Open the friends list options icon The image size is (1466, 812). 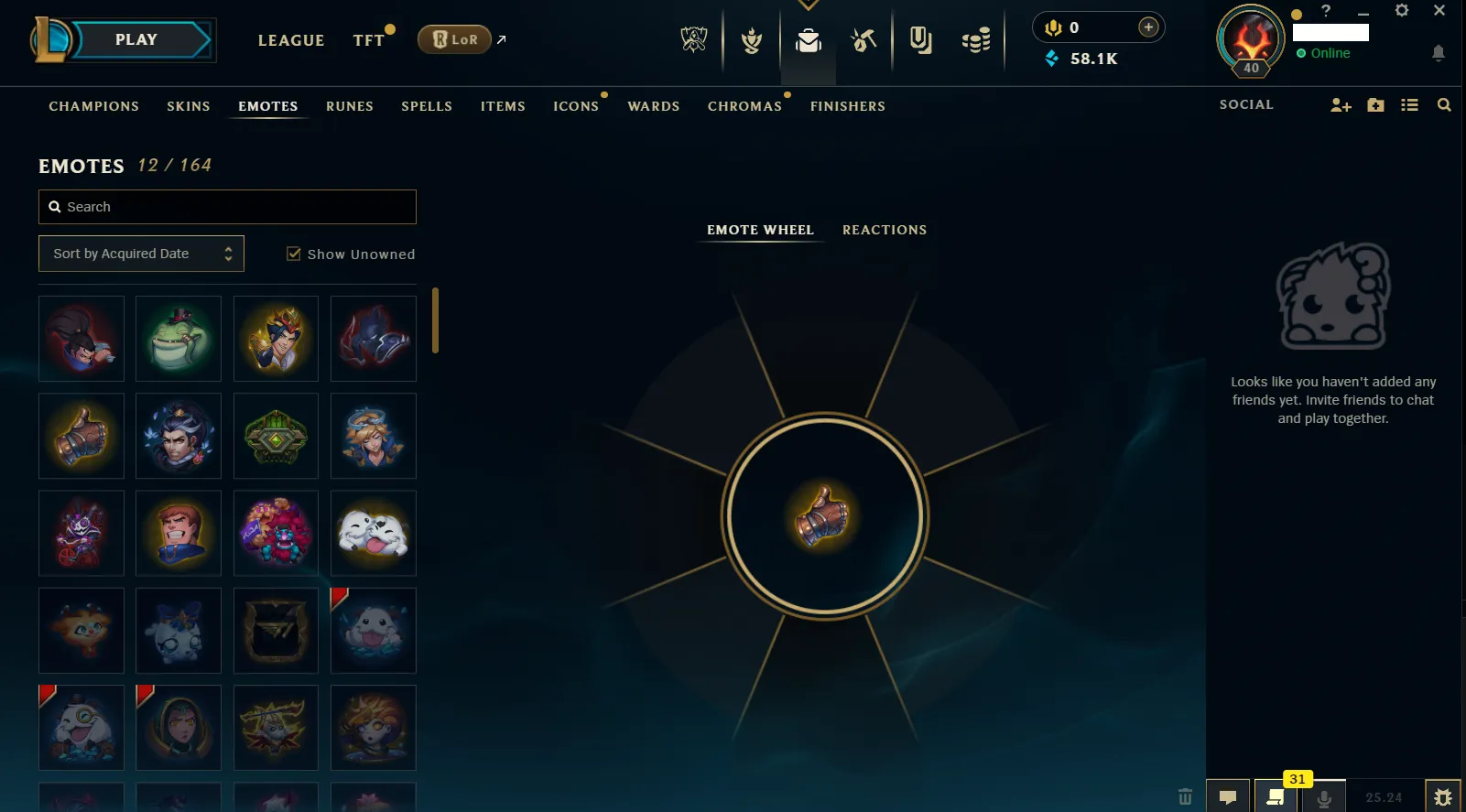(1409, 104)
